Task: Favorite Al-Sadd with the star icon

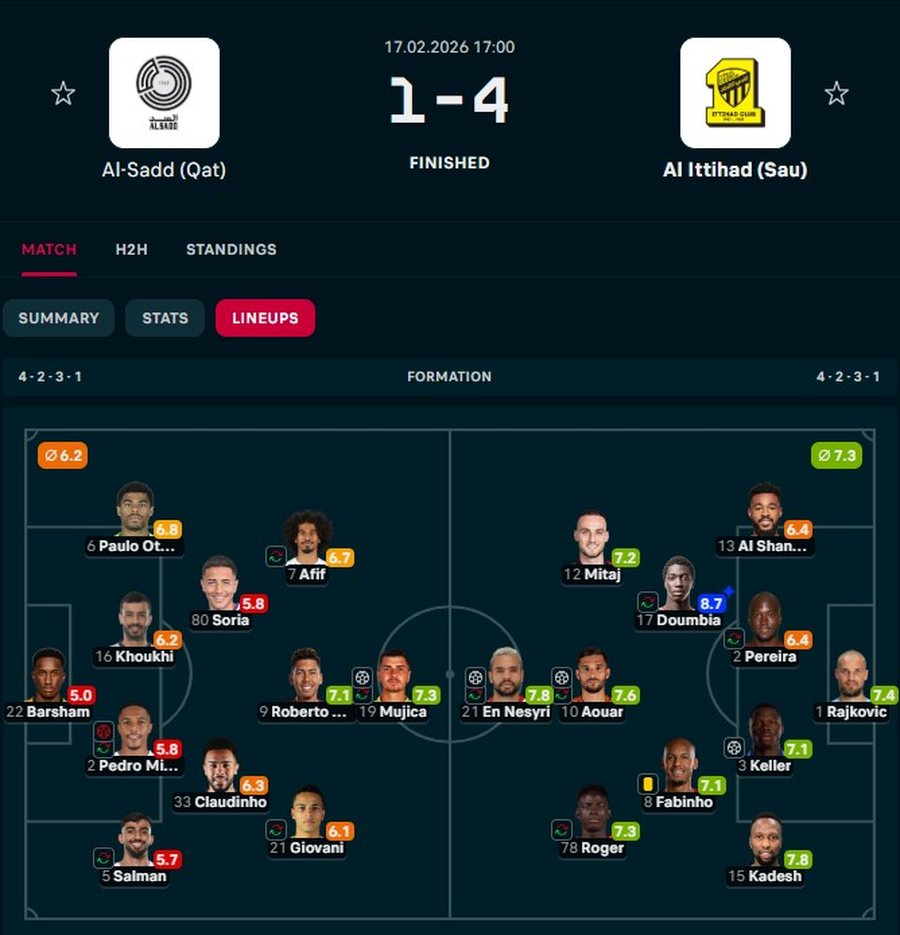Action: 63,94
